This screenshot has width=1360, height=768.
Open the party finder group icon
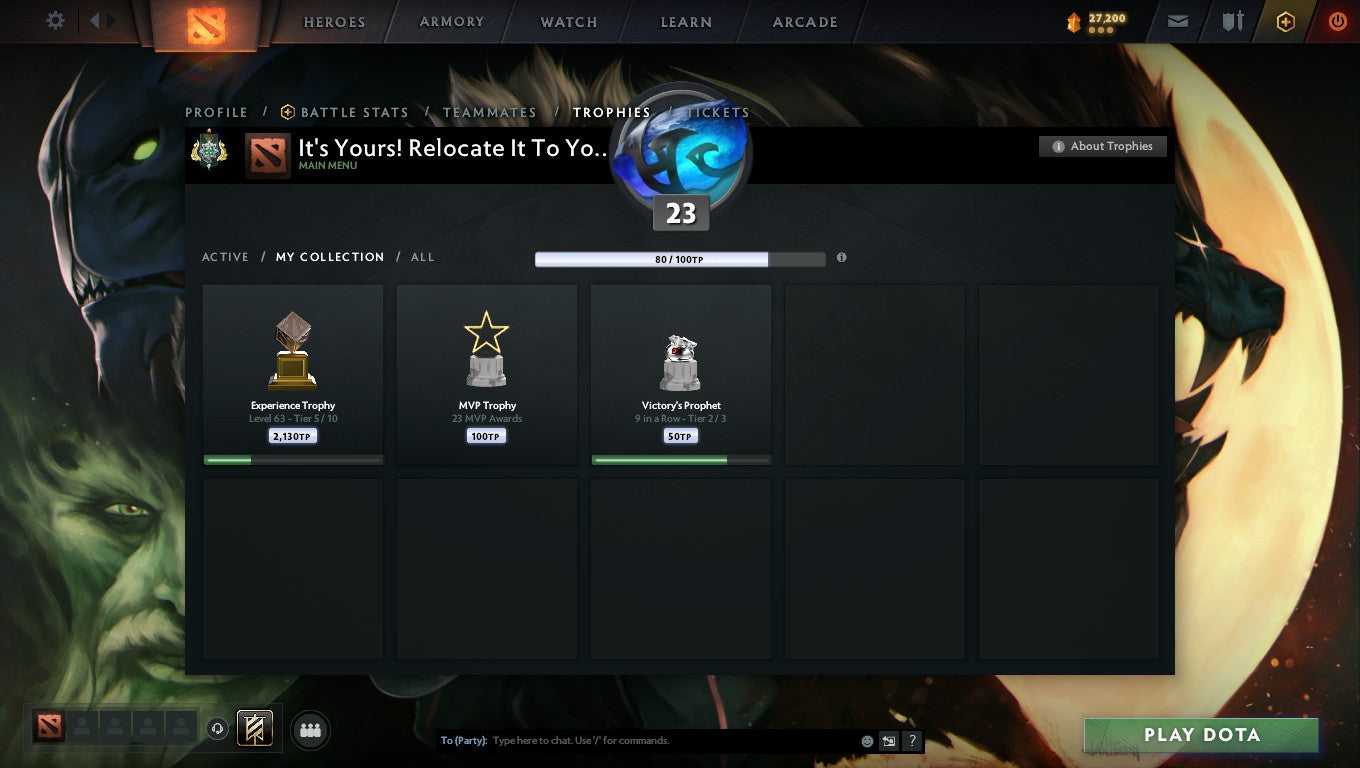coord(310,730)
